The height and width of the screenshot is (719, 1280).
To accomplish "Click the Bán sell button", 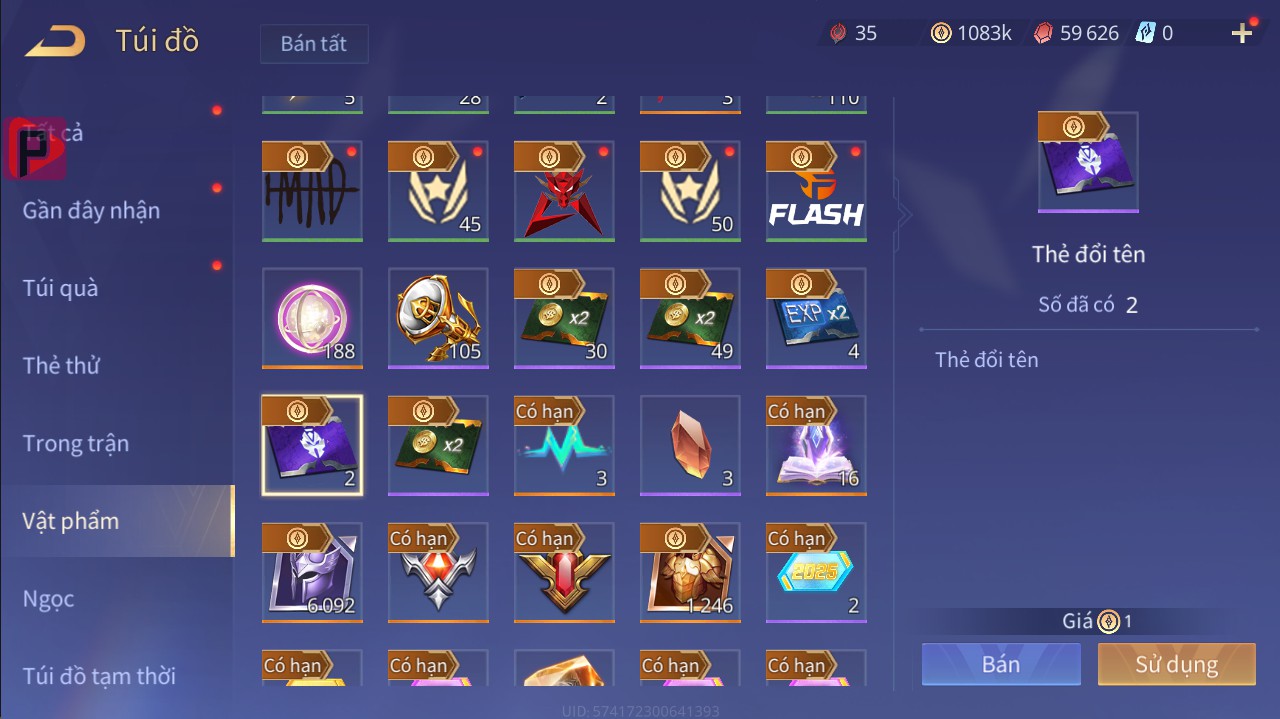I will tap(1001, 665).
